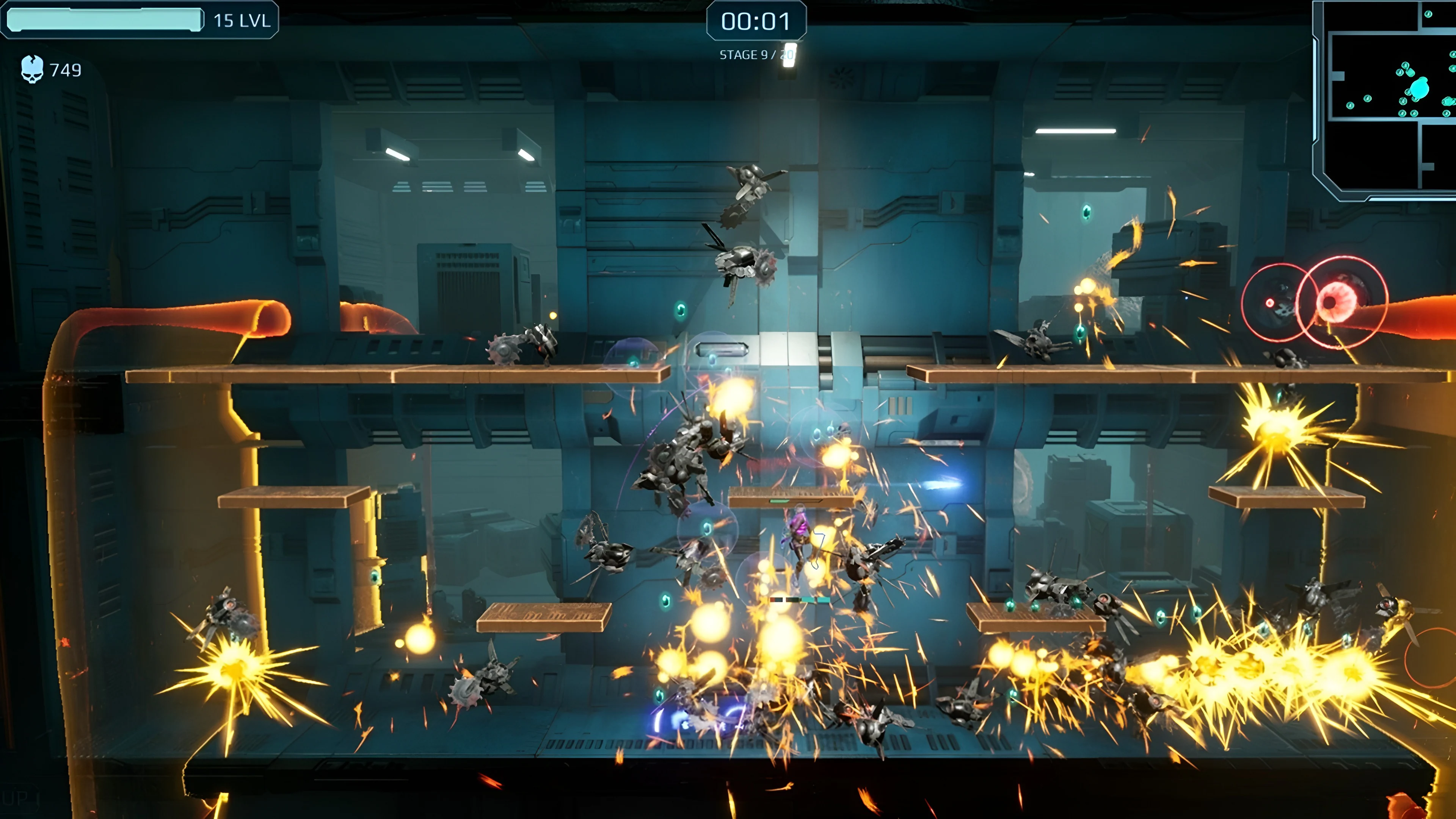Click the player blip on the minimap
Image resolution: width=1456 pixels, height=819 pixels.
[x=1420, y=89]
